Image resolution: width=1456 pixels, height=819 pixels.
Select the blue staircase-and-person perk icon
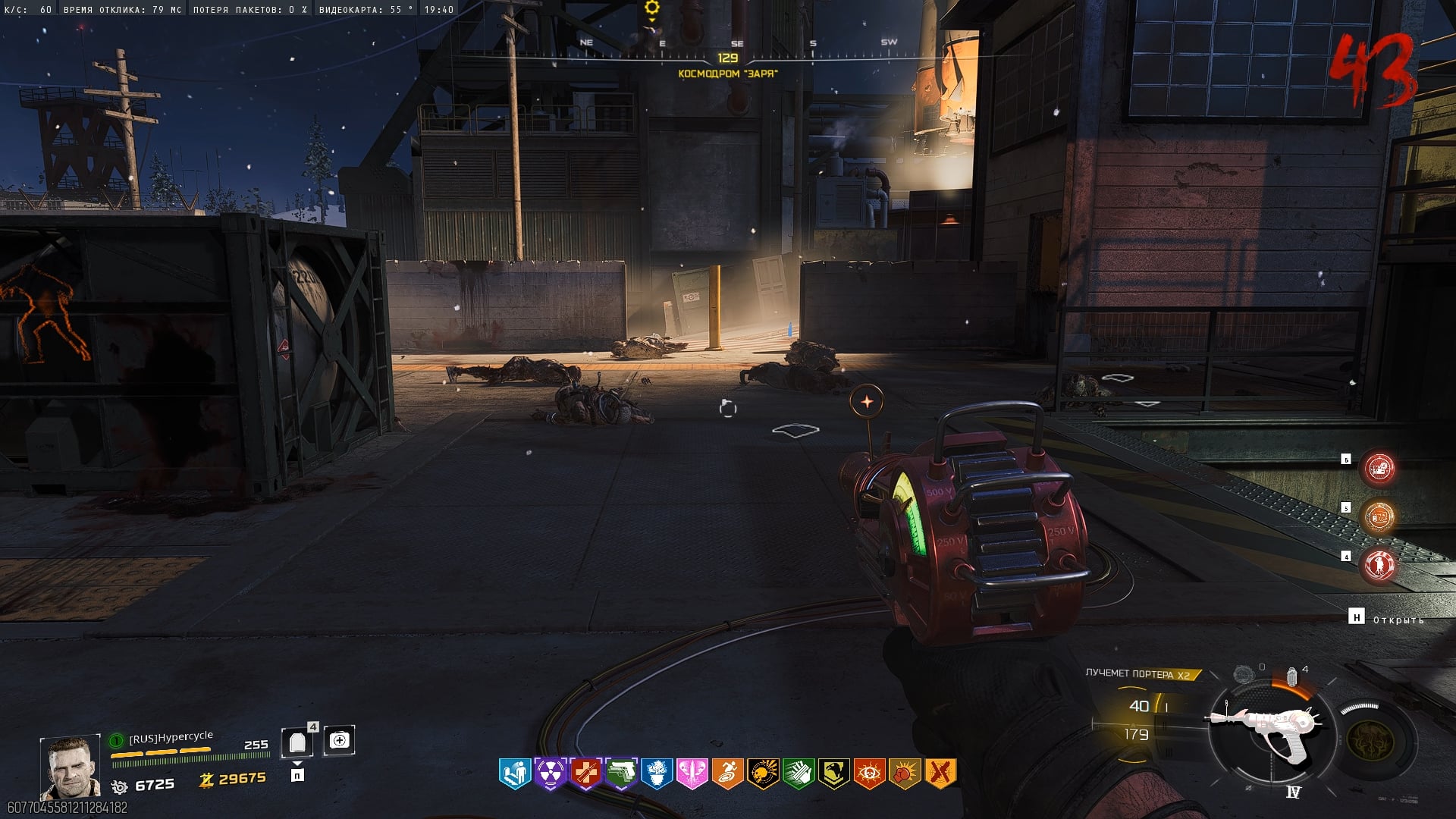coord(515,773)
